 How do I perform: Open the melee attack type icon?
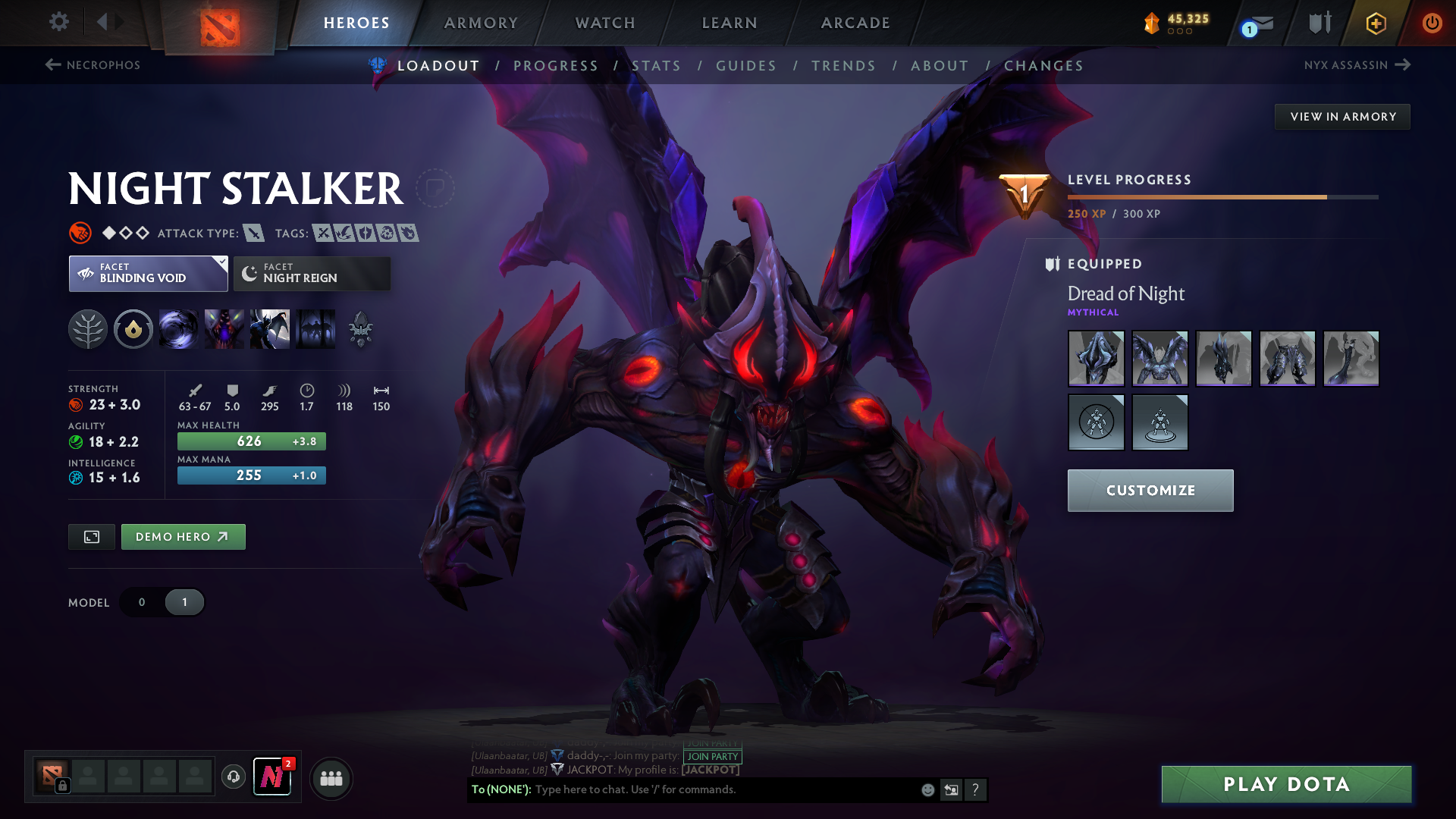(x=253, y=233)
